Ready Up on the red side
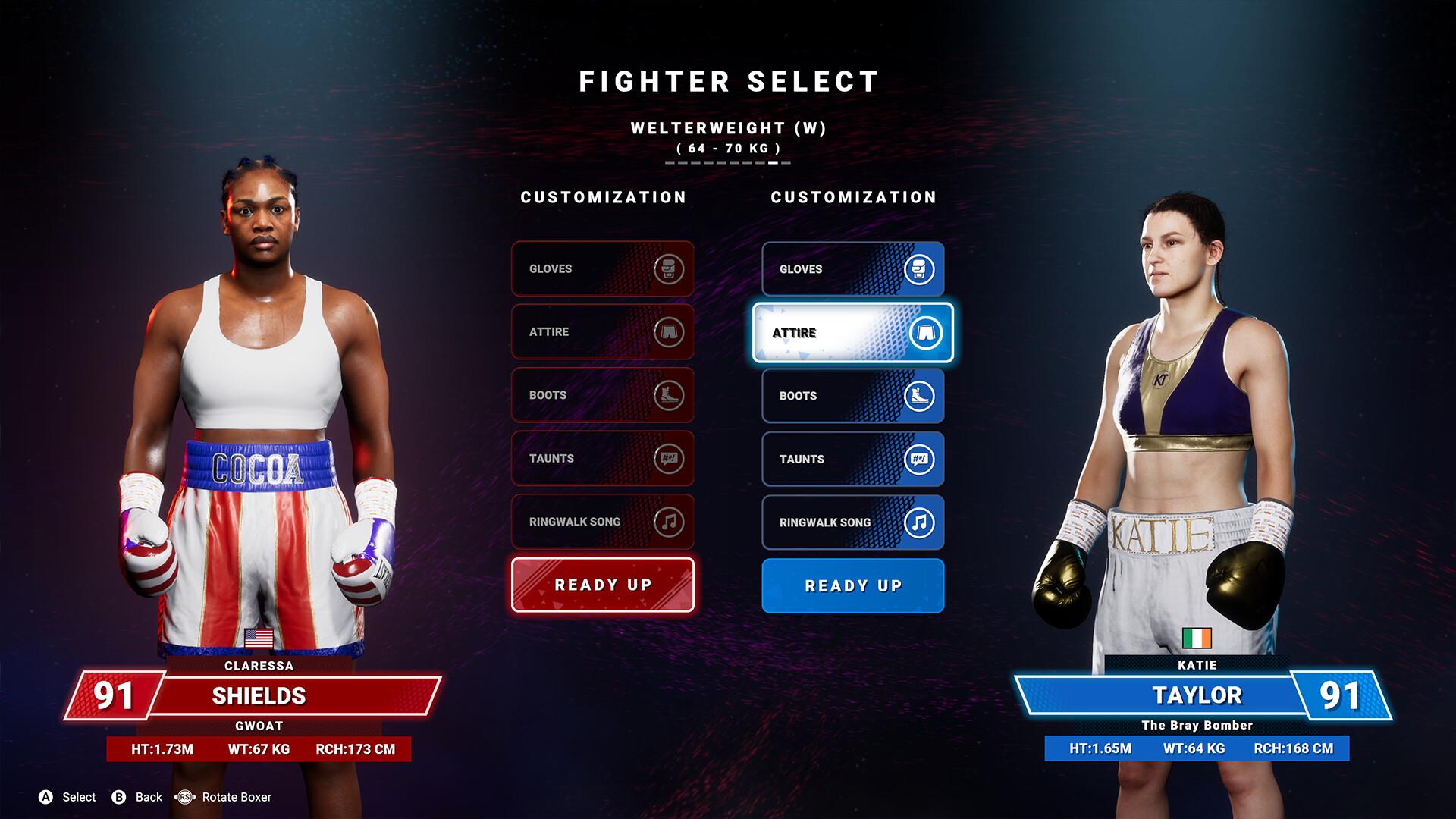 point(602,585)
